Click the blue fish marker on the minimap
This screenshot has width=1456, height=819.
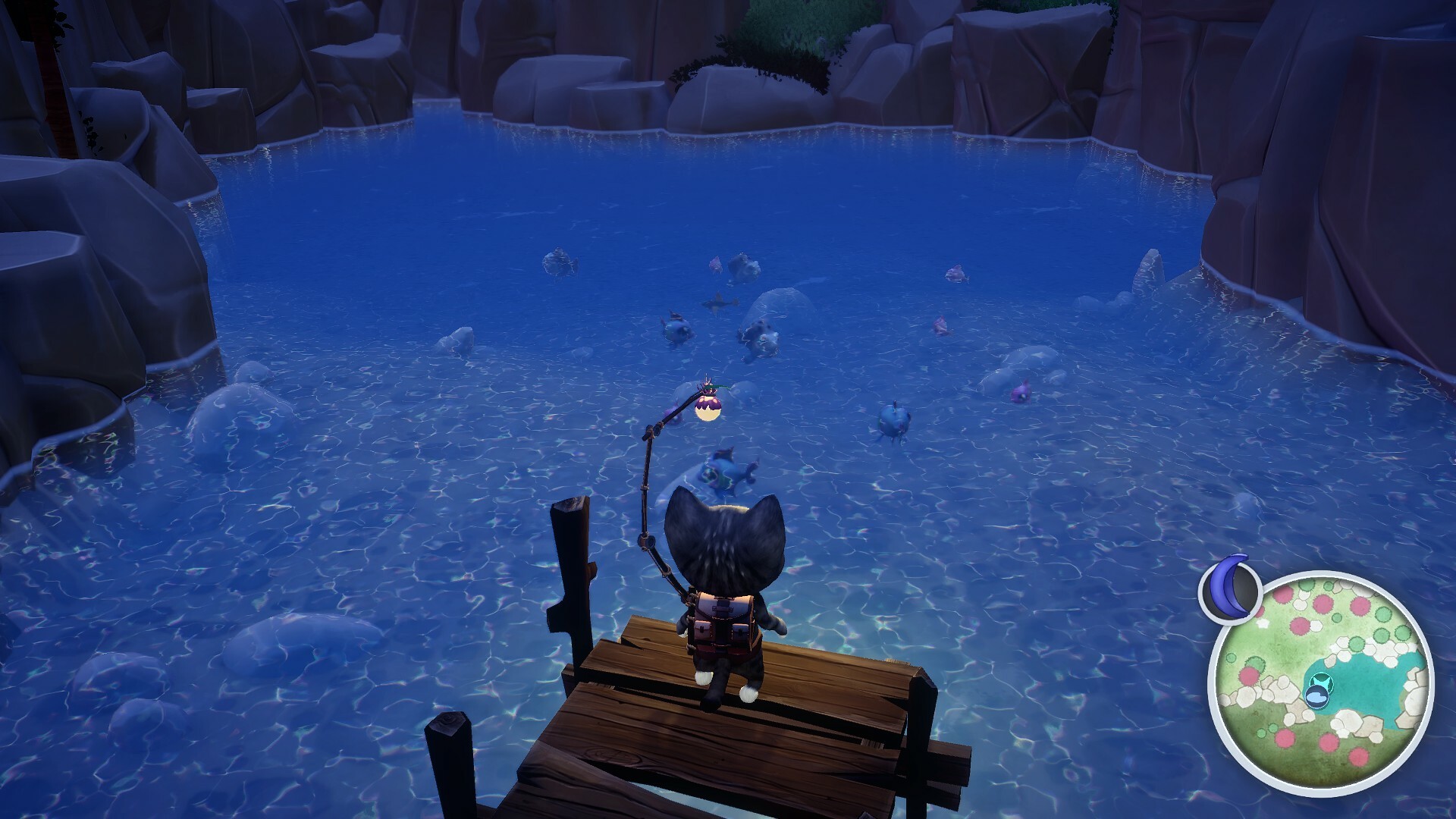(x=1317, y=696)
